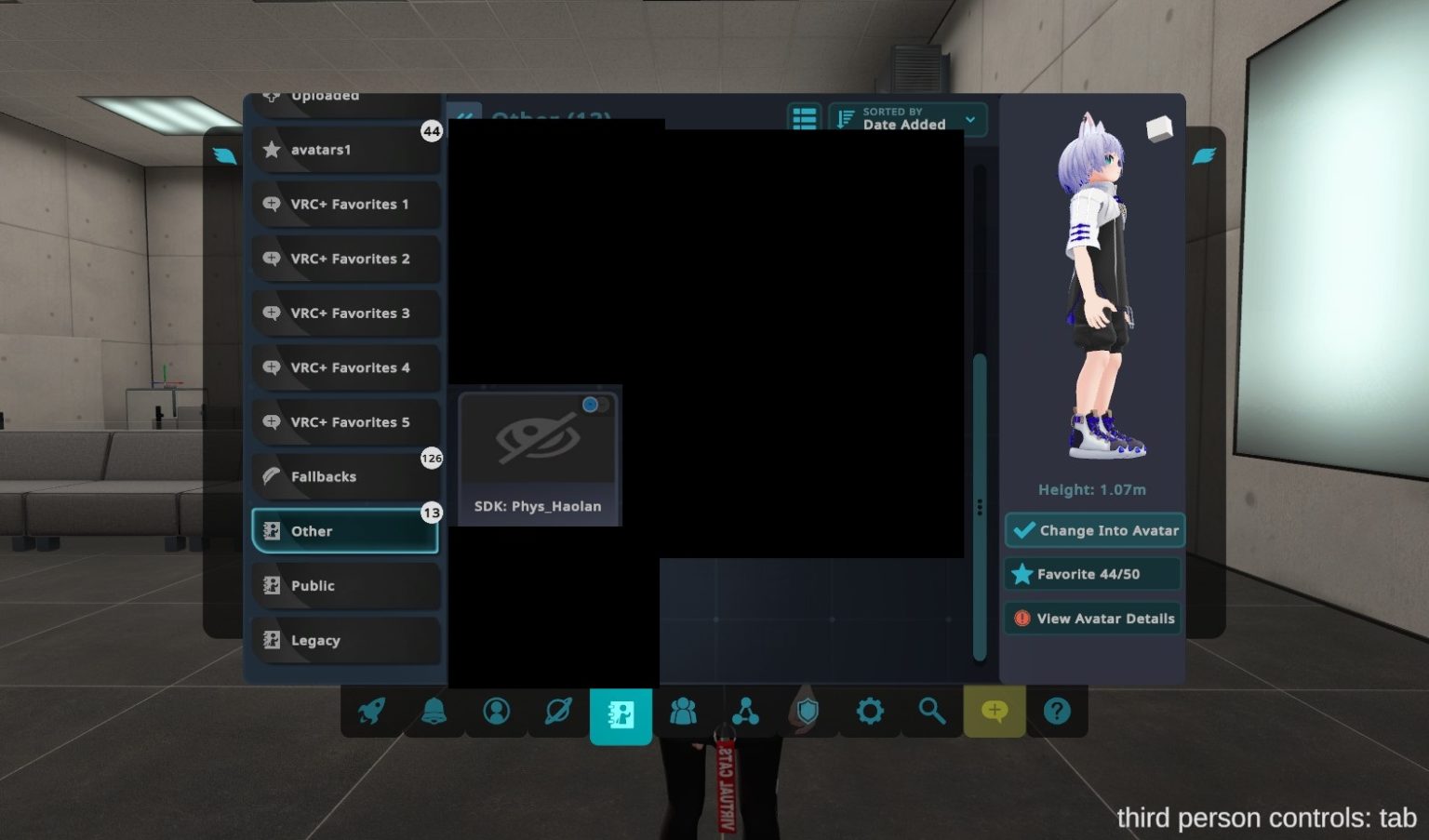Open the social connections node icon
The image size is (1429, 840).
[x=746, y=712]
